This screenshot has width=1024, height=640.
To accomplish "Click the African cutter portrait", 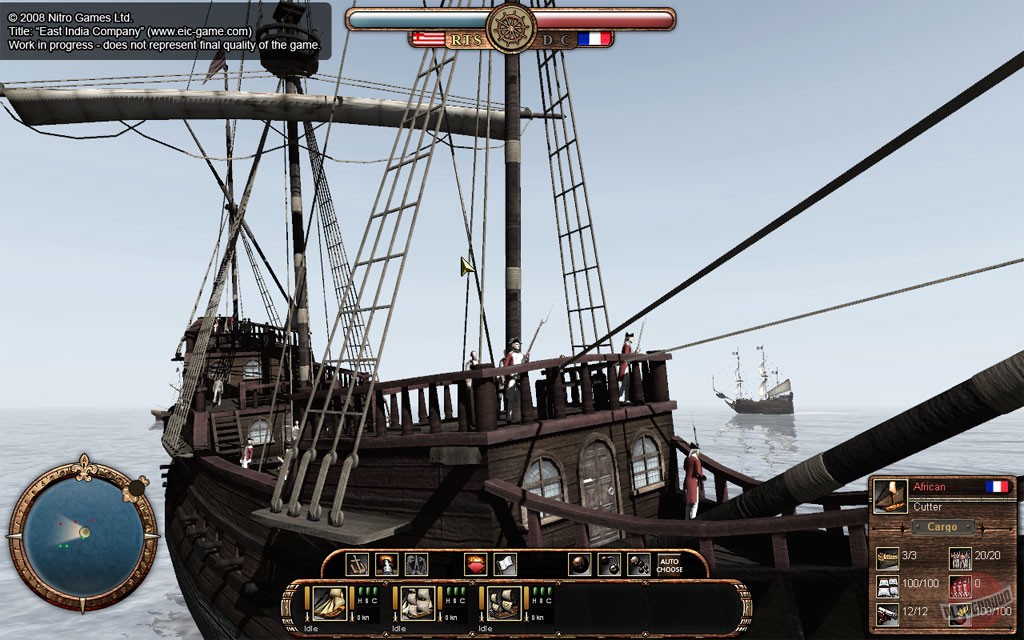I will [890, 496].
